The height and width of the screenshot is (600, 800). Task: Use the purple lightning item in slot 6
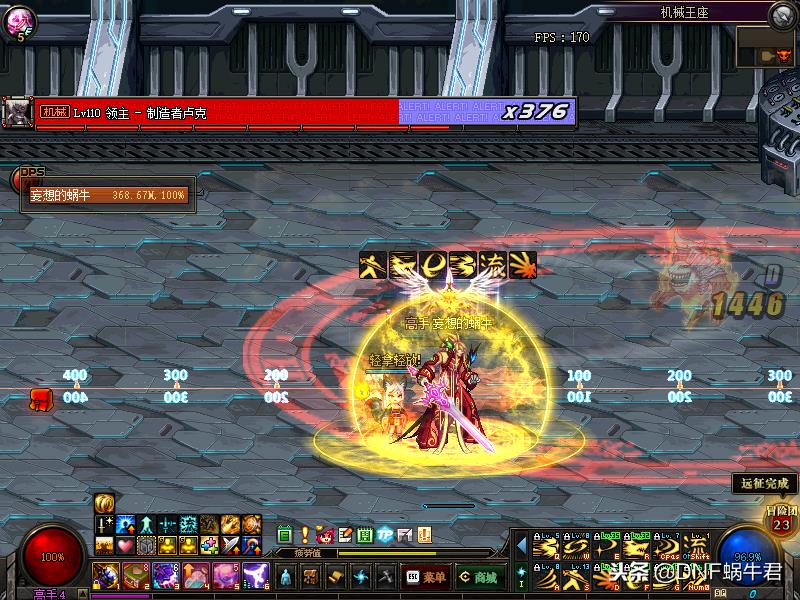(x=256, y=575)
